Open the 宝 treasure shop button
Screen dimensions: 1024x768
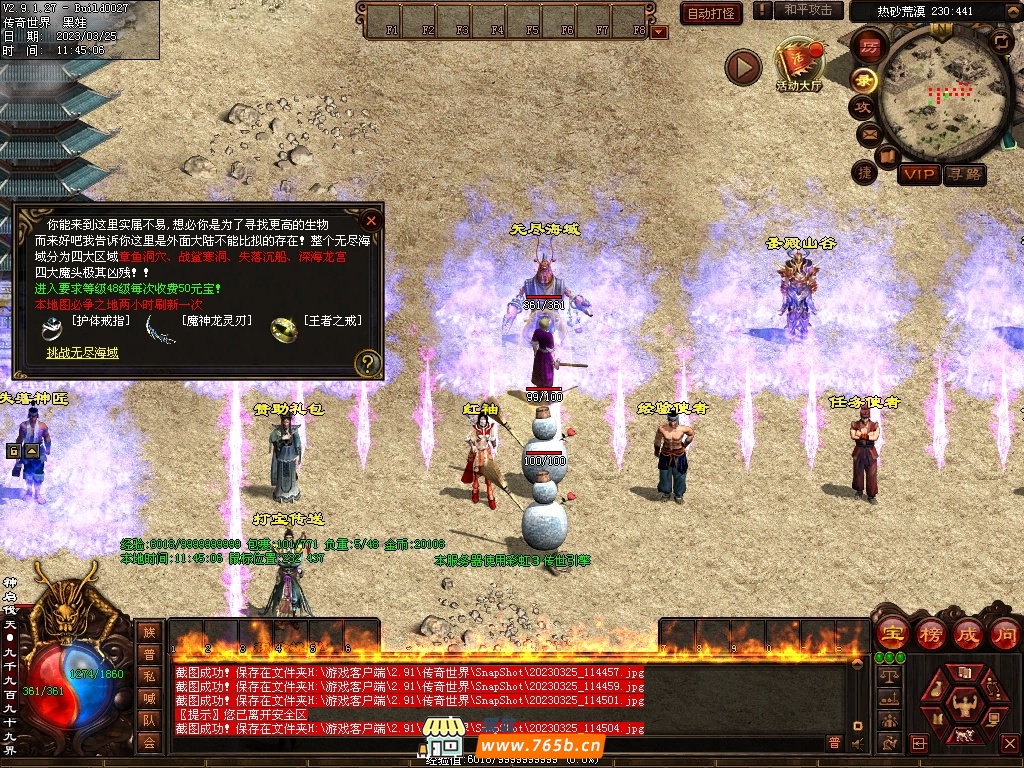tap(891, 633)
